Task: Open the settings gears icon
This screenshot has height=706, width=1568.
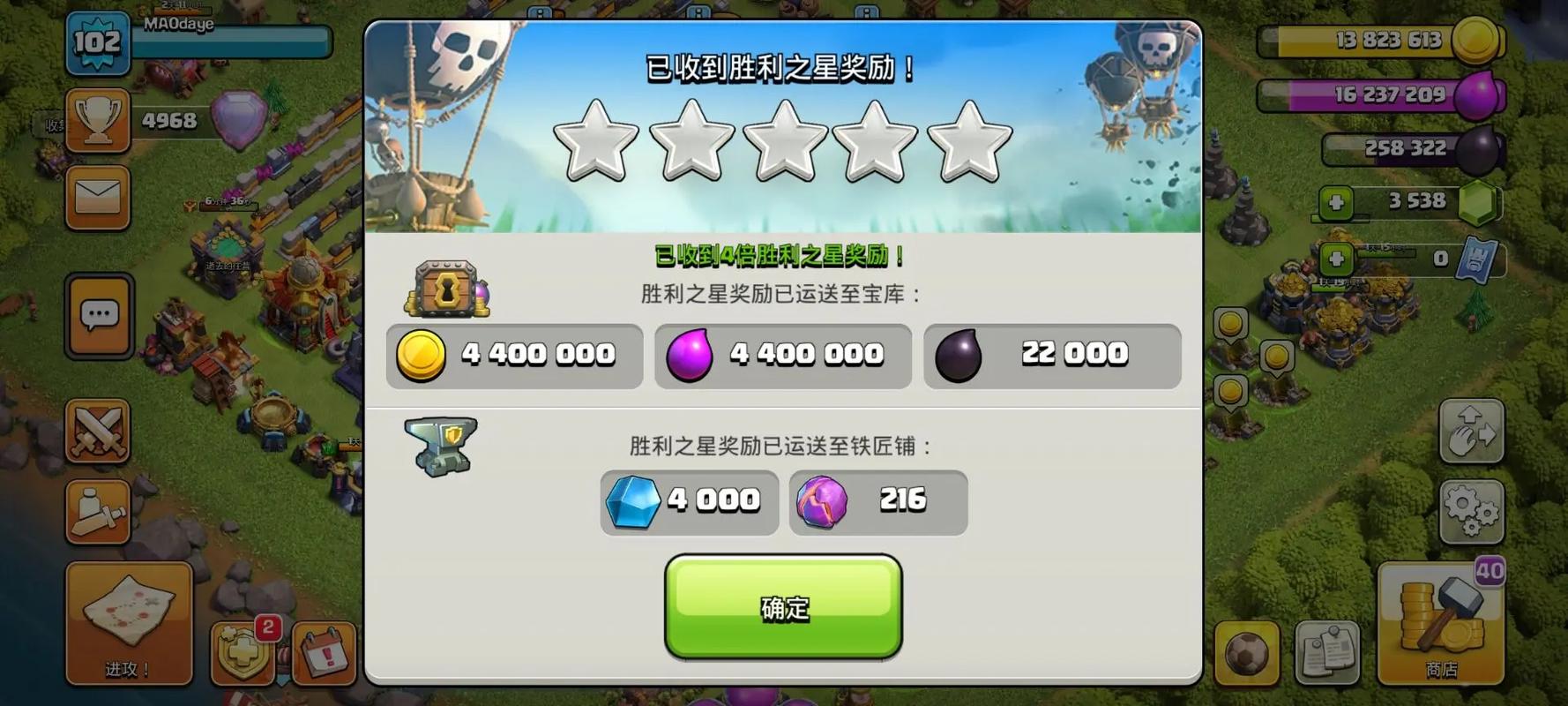Action: pyautogui.click(x=1471, y=510)
